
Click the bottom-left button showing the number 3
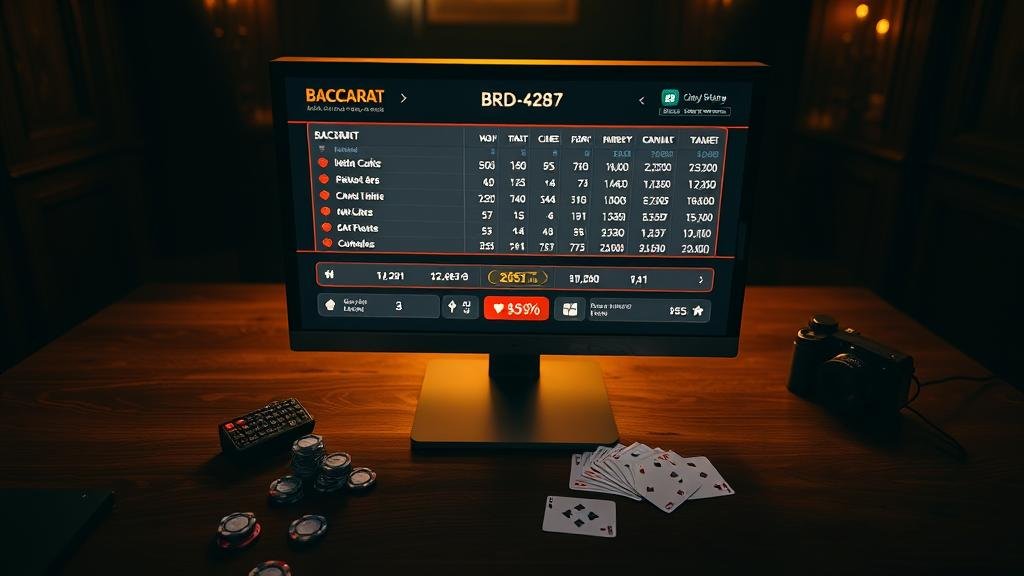379,306
